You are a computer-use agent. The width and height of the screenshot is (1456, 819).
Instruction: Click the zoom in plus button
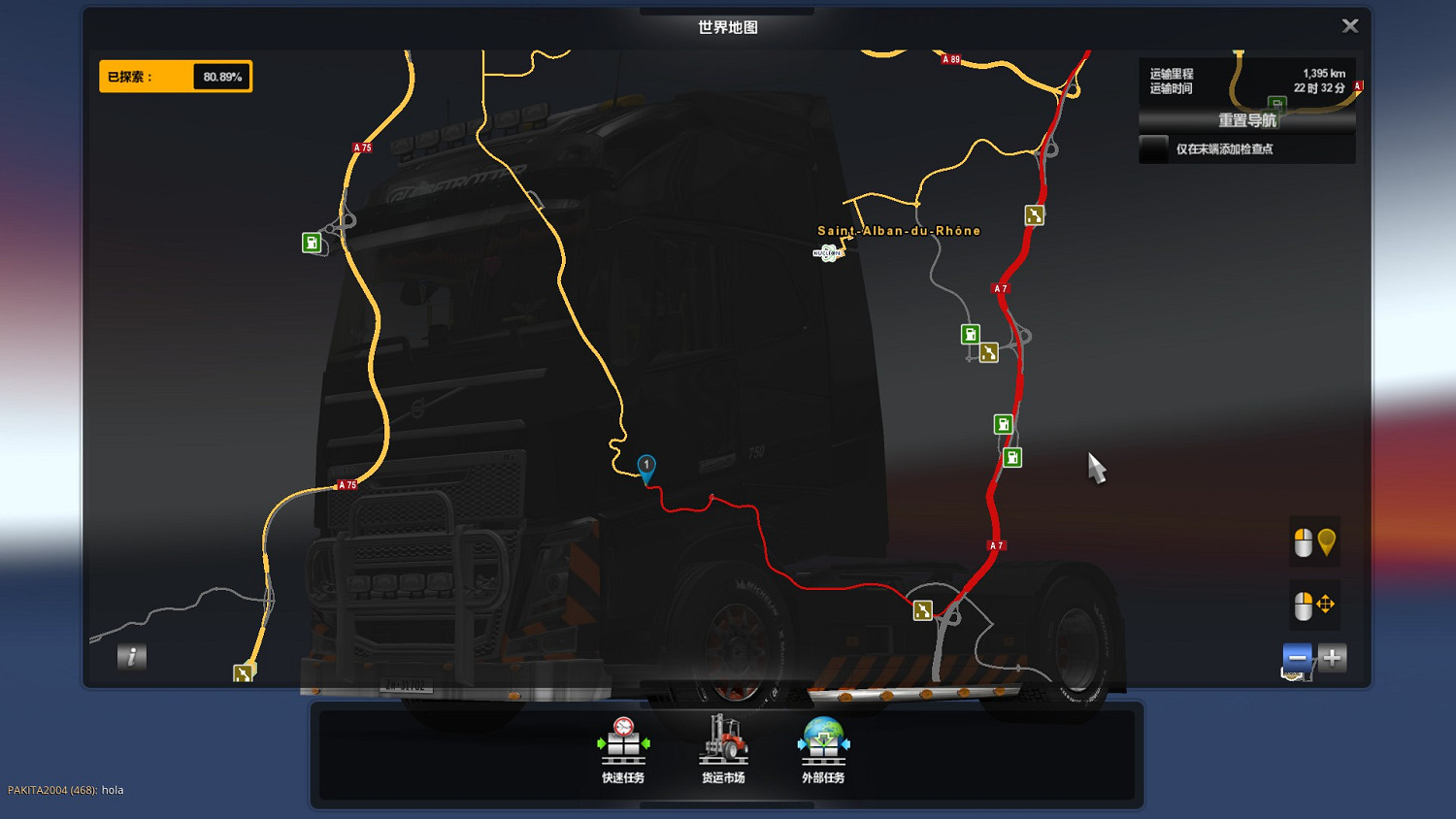pos(1331,658)
